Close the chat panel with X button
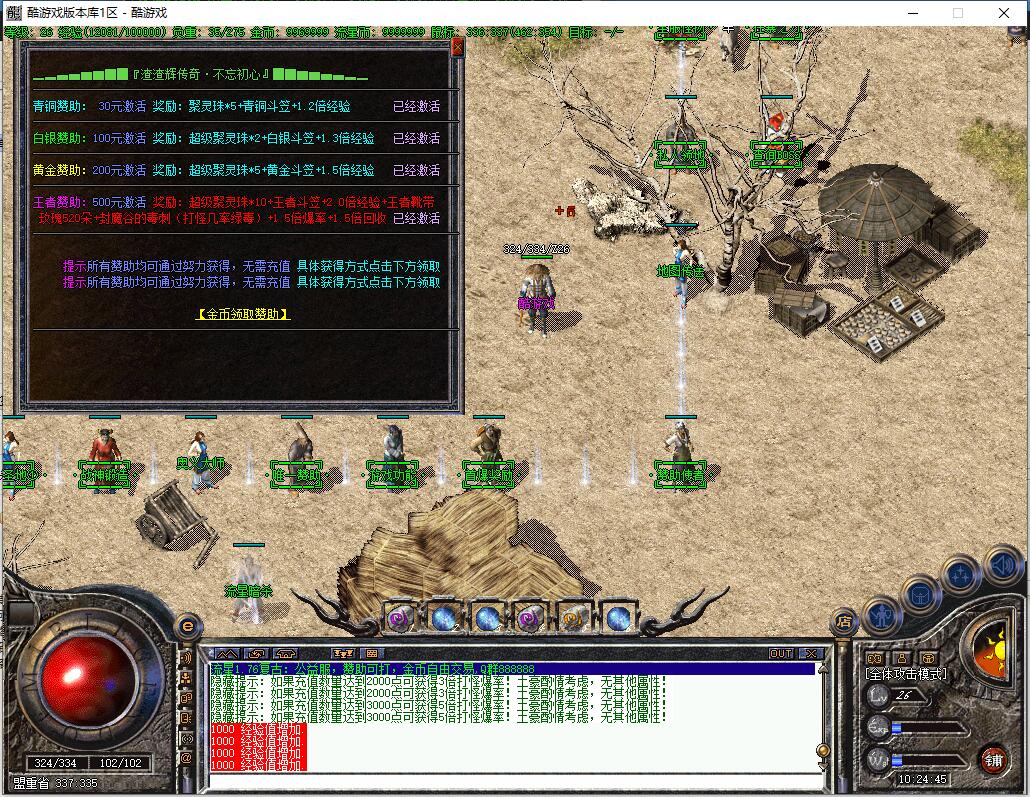 [x=810, y=653]
